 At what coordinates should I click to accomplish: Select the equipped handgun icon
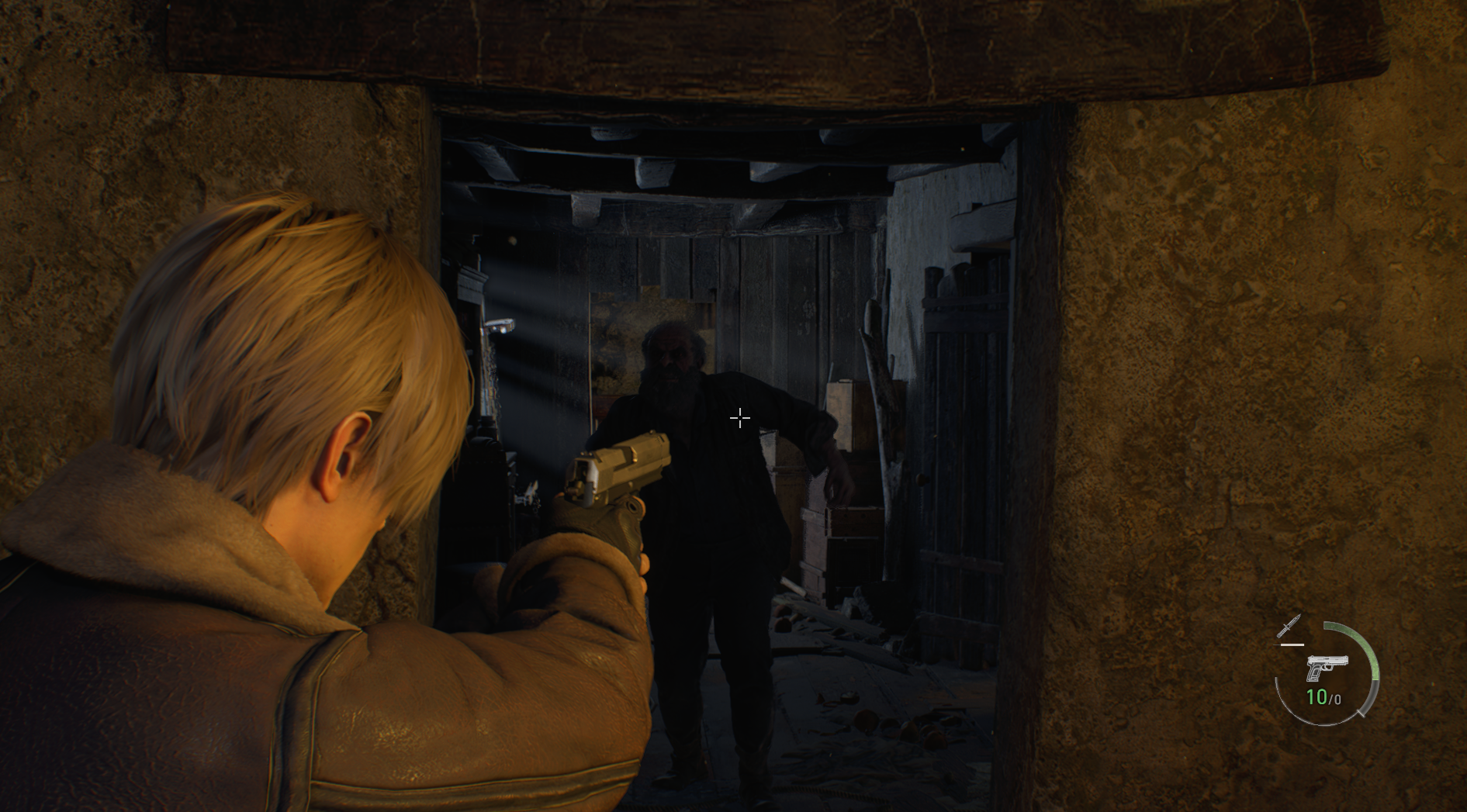(1326, 667)
